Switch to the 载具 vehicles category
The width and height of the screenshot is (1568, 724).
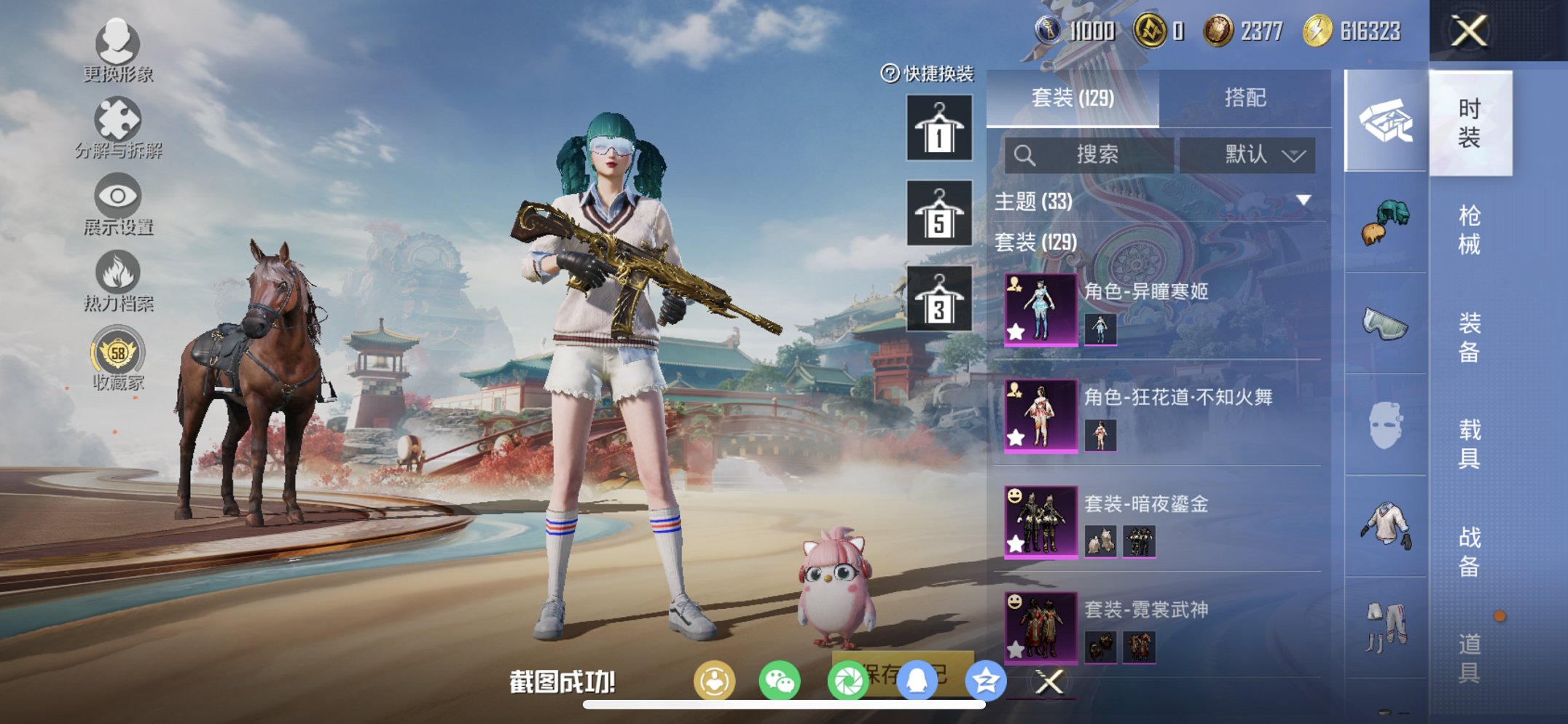point(1469,443)
